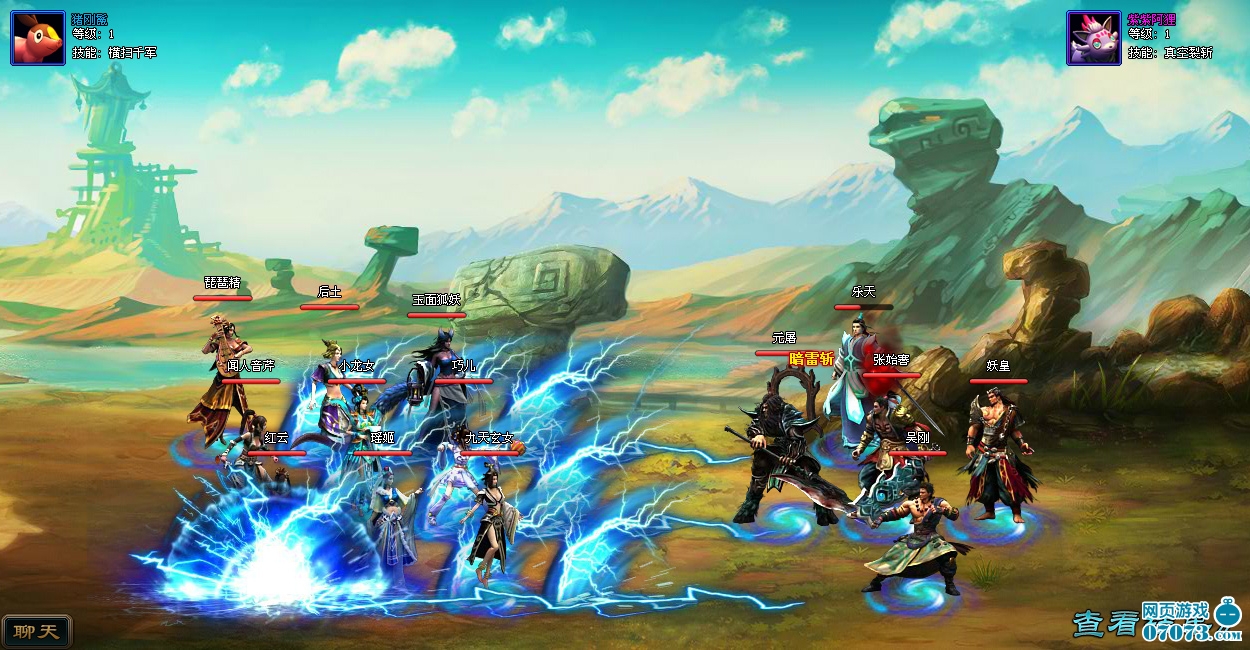Open the 聊天 chat button
1250x650 pixels.
tap(37, 631)
